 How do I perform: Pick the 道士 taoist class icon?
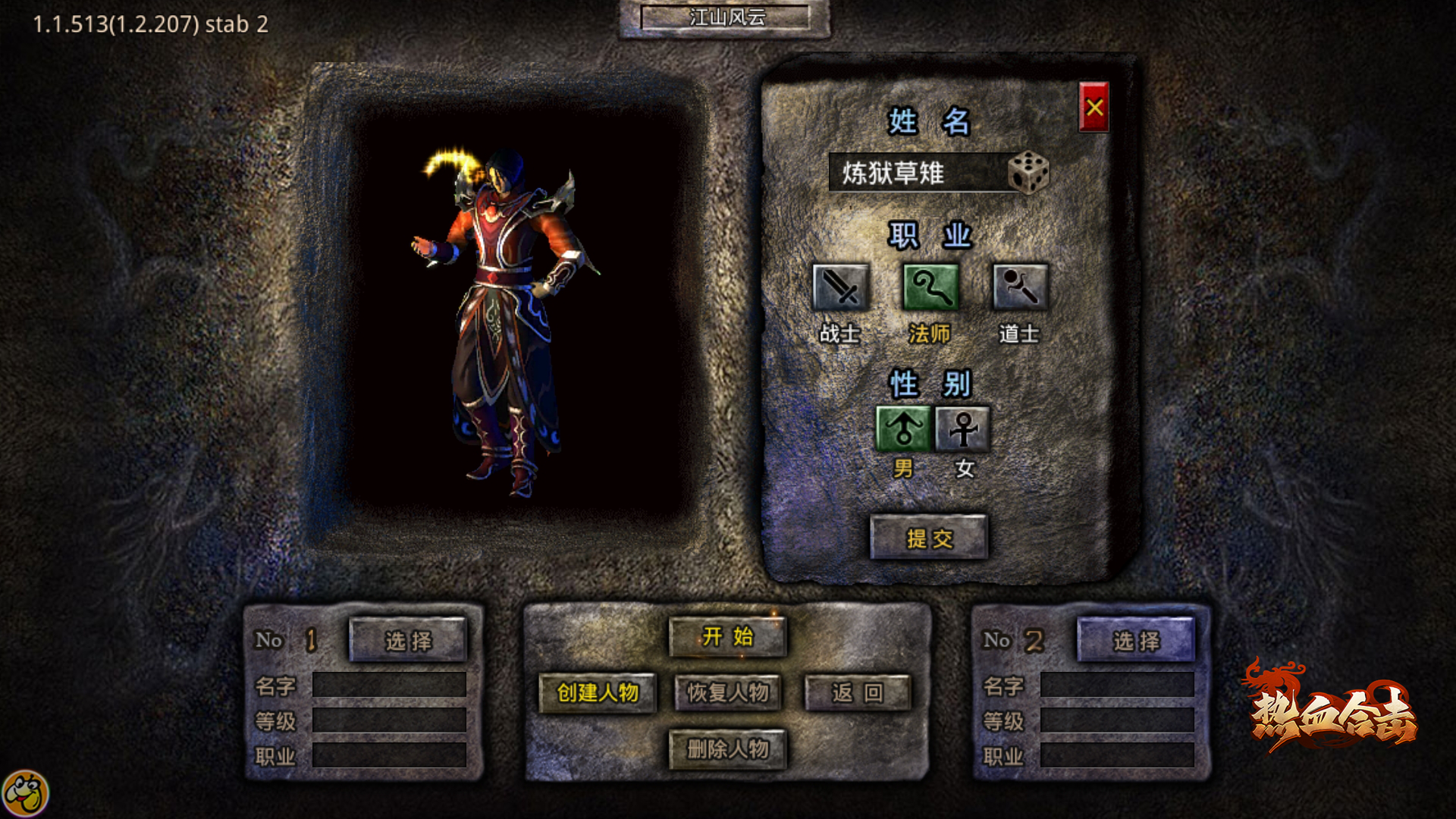pos(1020,287)
